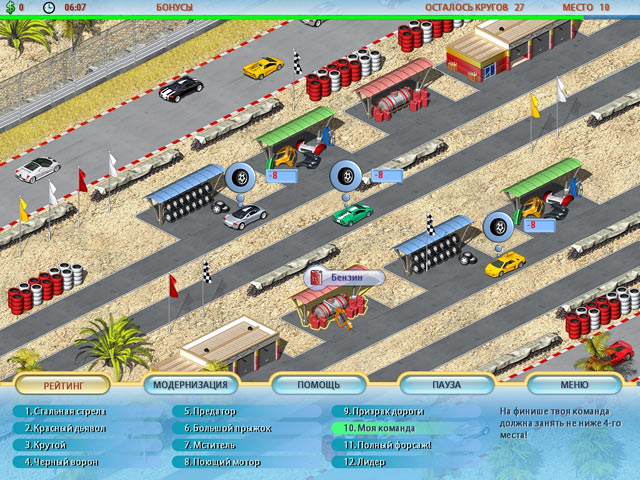Open the МОДЕРНИЗАЦИЯ upgrades screen
This screenshot has height=480, width=640.
[191, 384]
